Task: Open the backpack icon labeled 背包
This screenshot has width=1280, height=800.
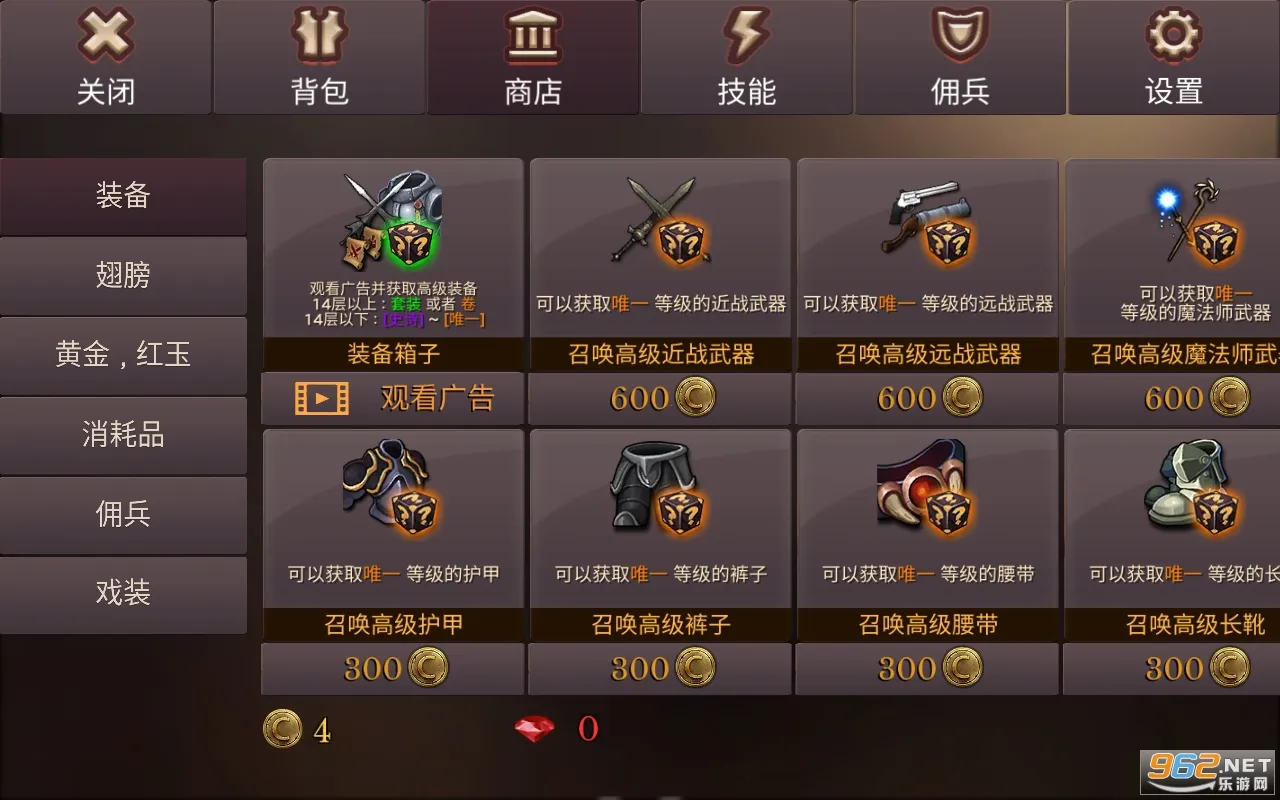Action: tap(319, 38)
